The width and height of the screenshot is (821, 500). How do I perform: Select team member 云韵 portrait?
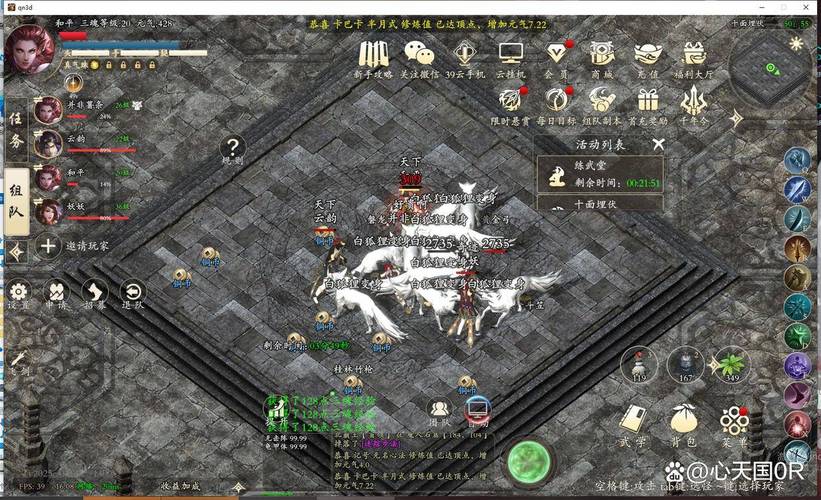[x=47, y=144]
